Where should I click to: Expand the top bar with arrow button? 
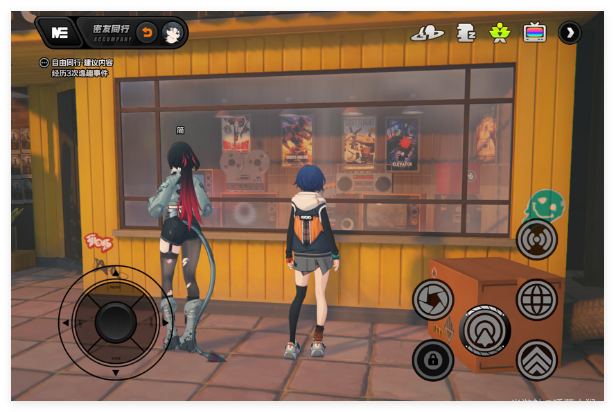click(x=569, y=33)
